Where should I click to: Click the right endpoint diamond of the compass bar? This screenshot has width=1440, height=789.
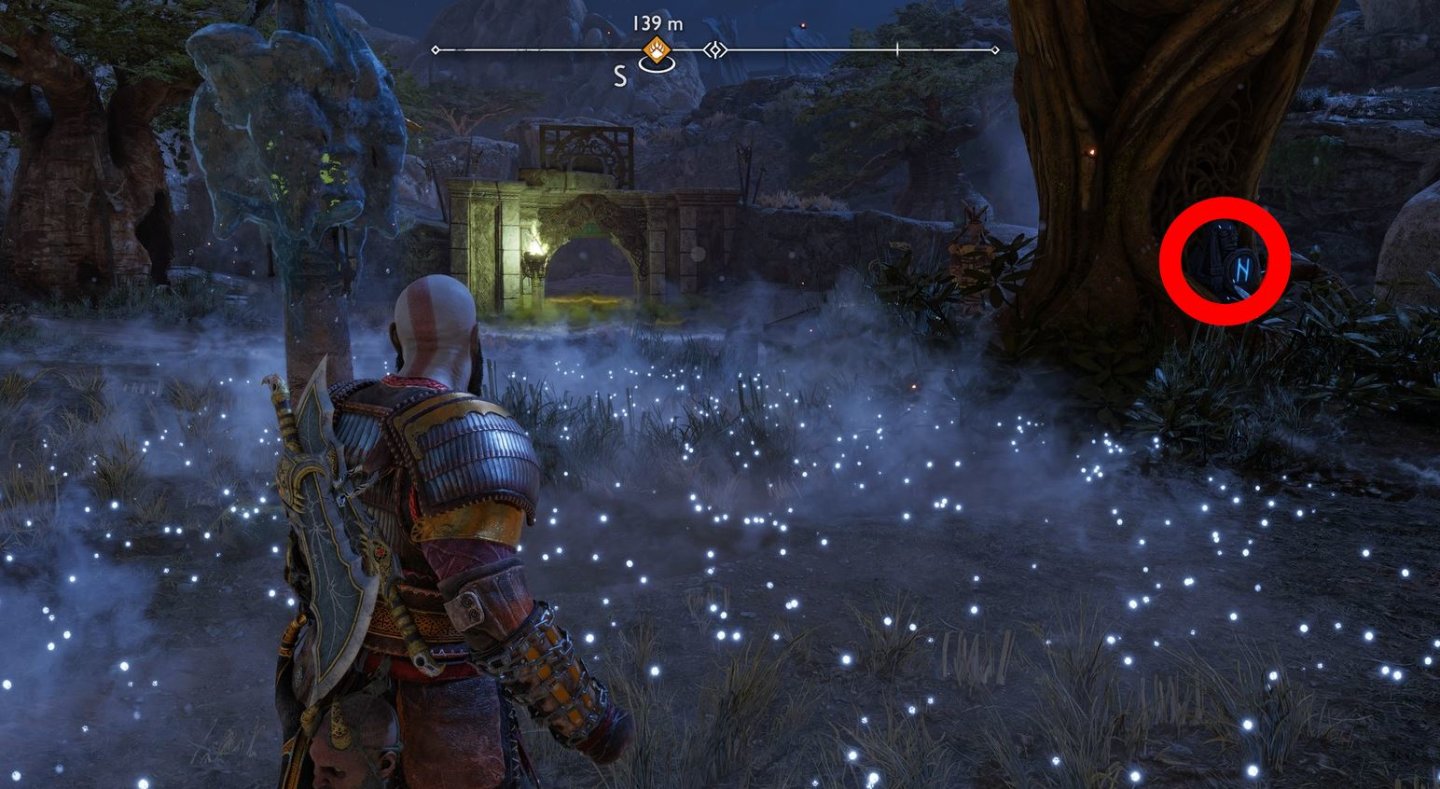pos(995,49)
